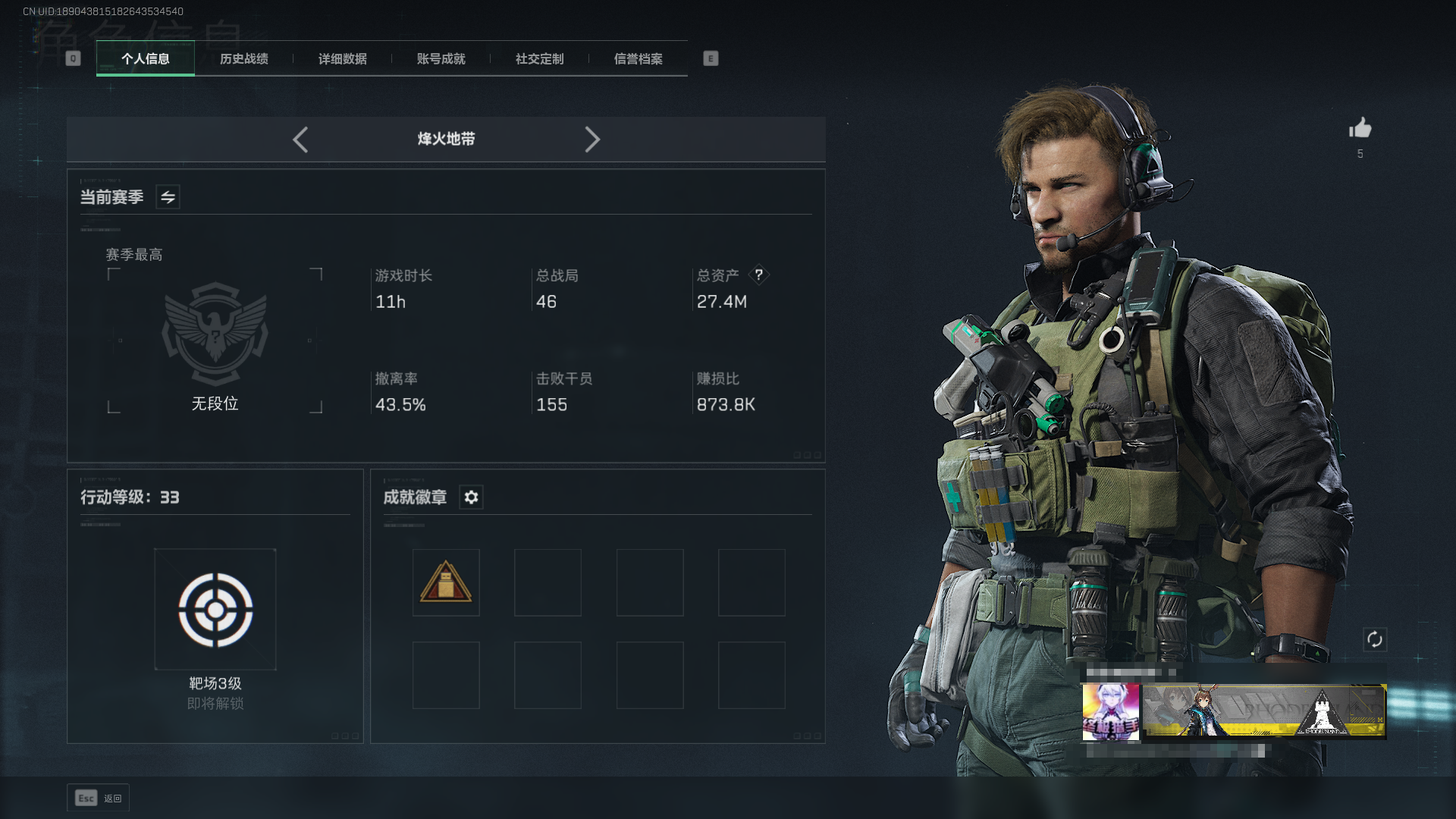Click the 靶场3级 target icon
The image size is (1456, 819).
[x=215, y=610]
